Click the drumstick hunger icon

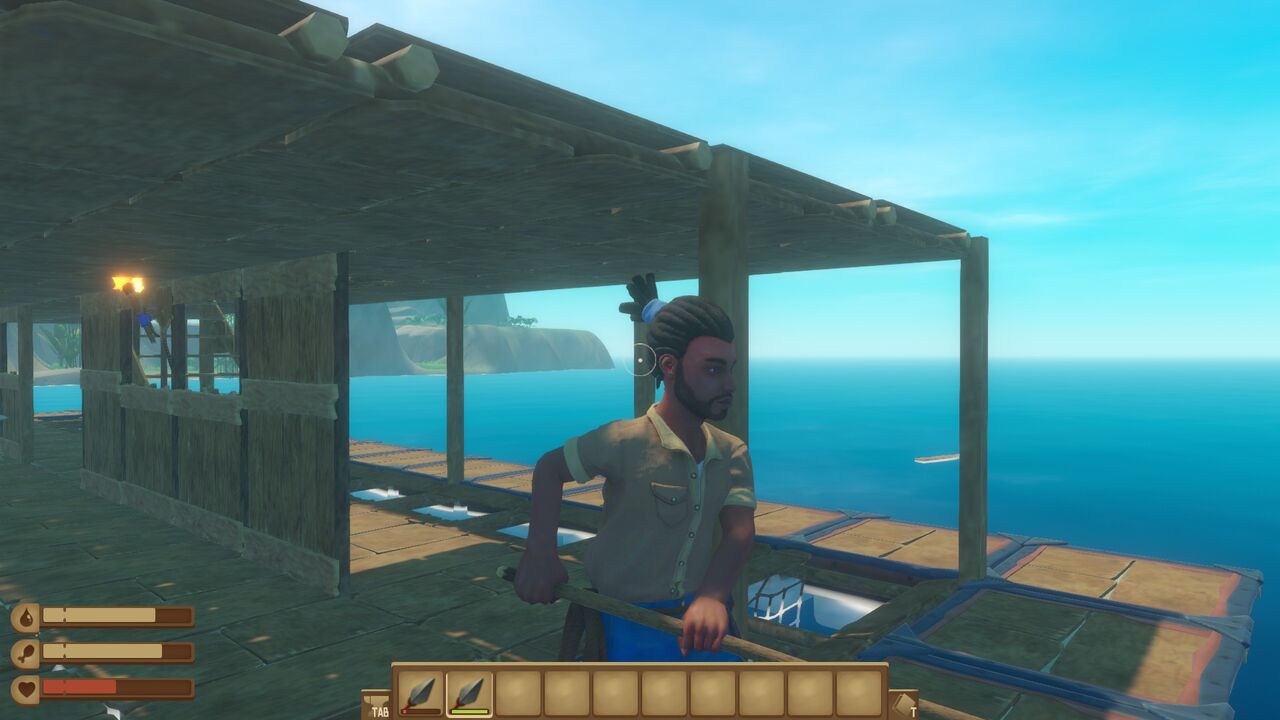25,650
